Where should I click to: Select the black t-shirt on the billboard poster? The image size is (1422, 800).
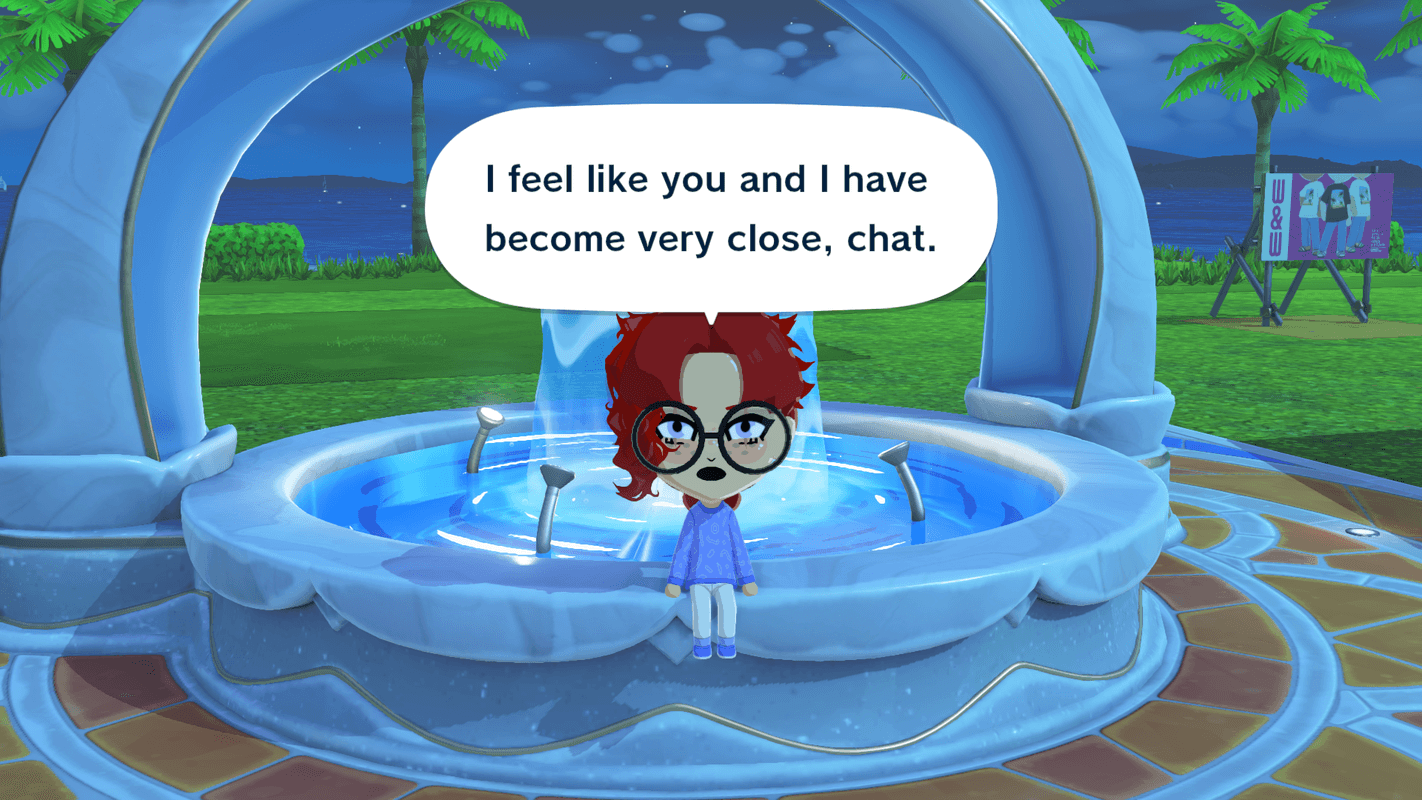click(x=1336, y=200)
